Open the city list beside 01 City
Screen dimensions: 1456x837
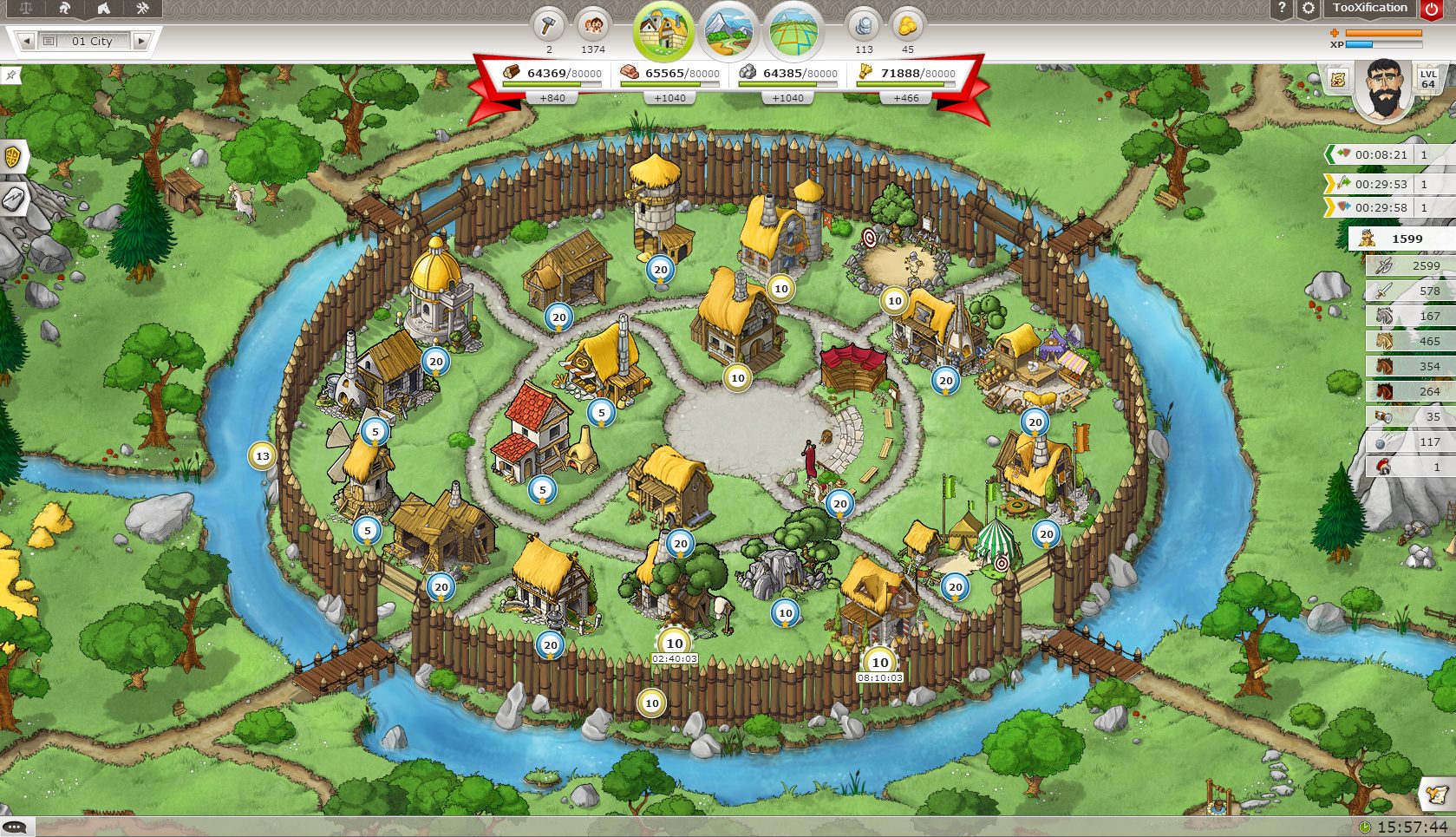click(x=49, y=41)
